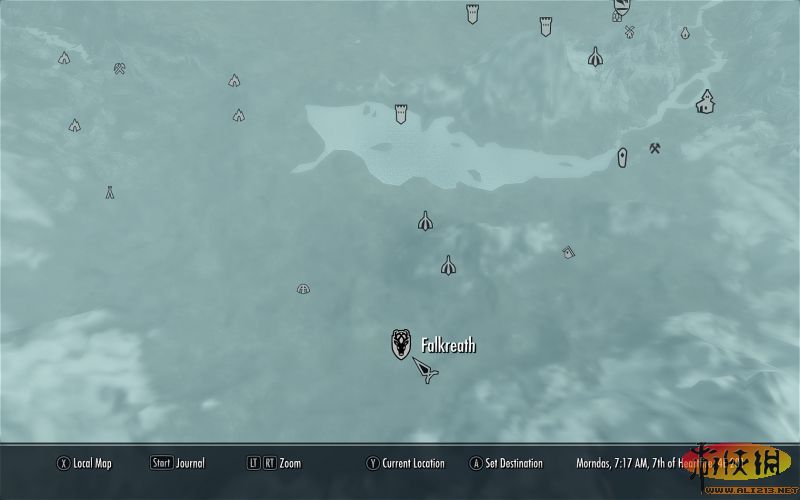
Task: Select the small shack marker
Action: 568,252
